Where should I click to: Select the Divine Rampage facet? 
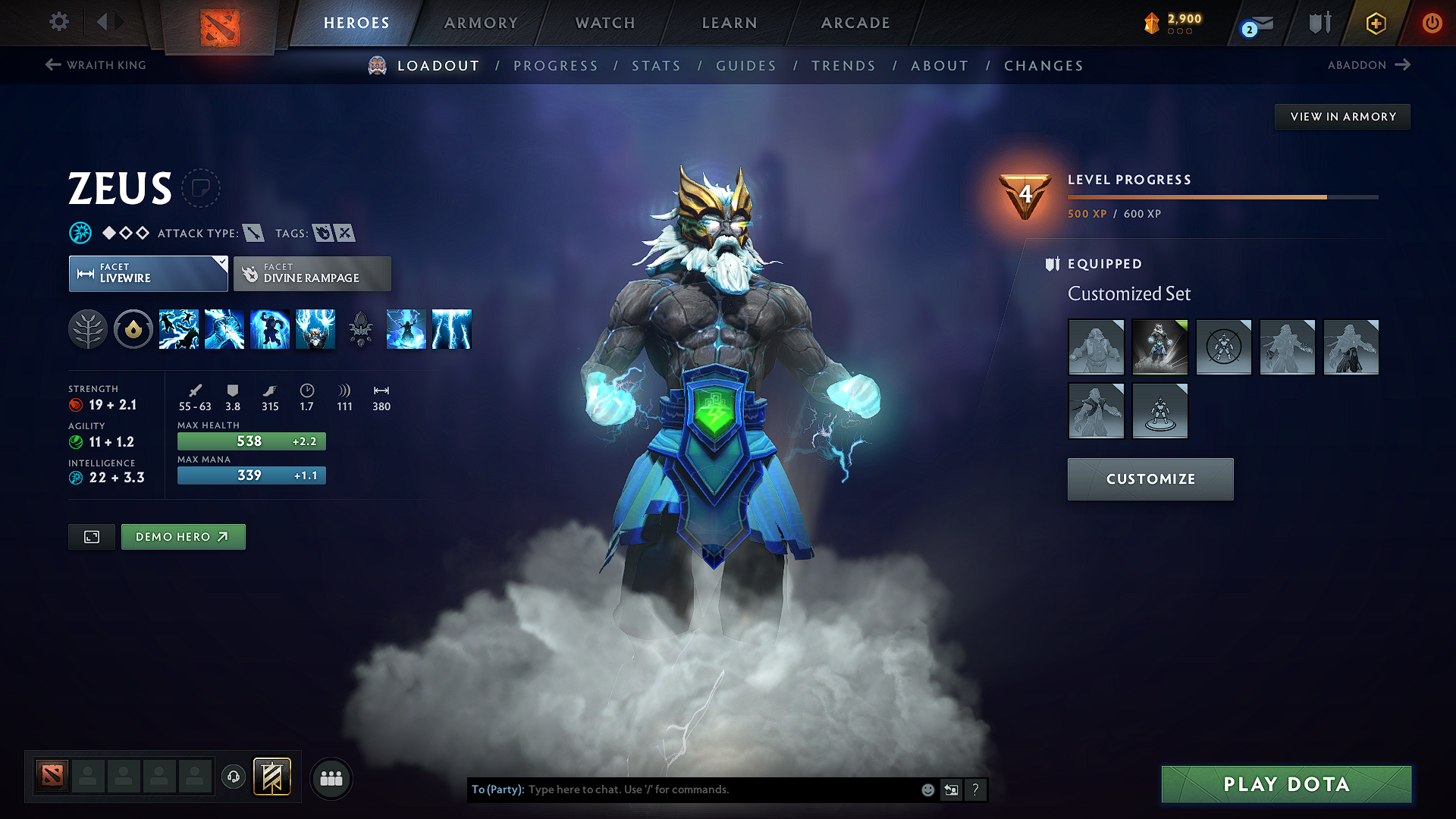[x=312, y=273]
